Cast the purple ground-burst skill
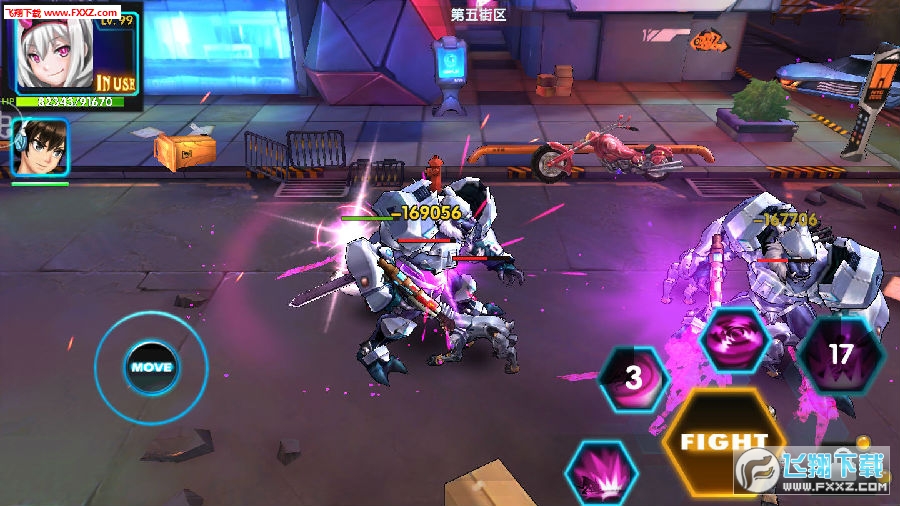The width and height of the screenshot is (900, 506). (601, 474)
